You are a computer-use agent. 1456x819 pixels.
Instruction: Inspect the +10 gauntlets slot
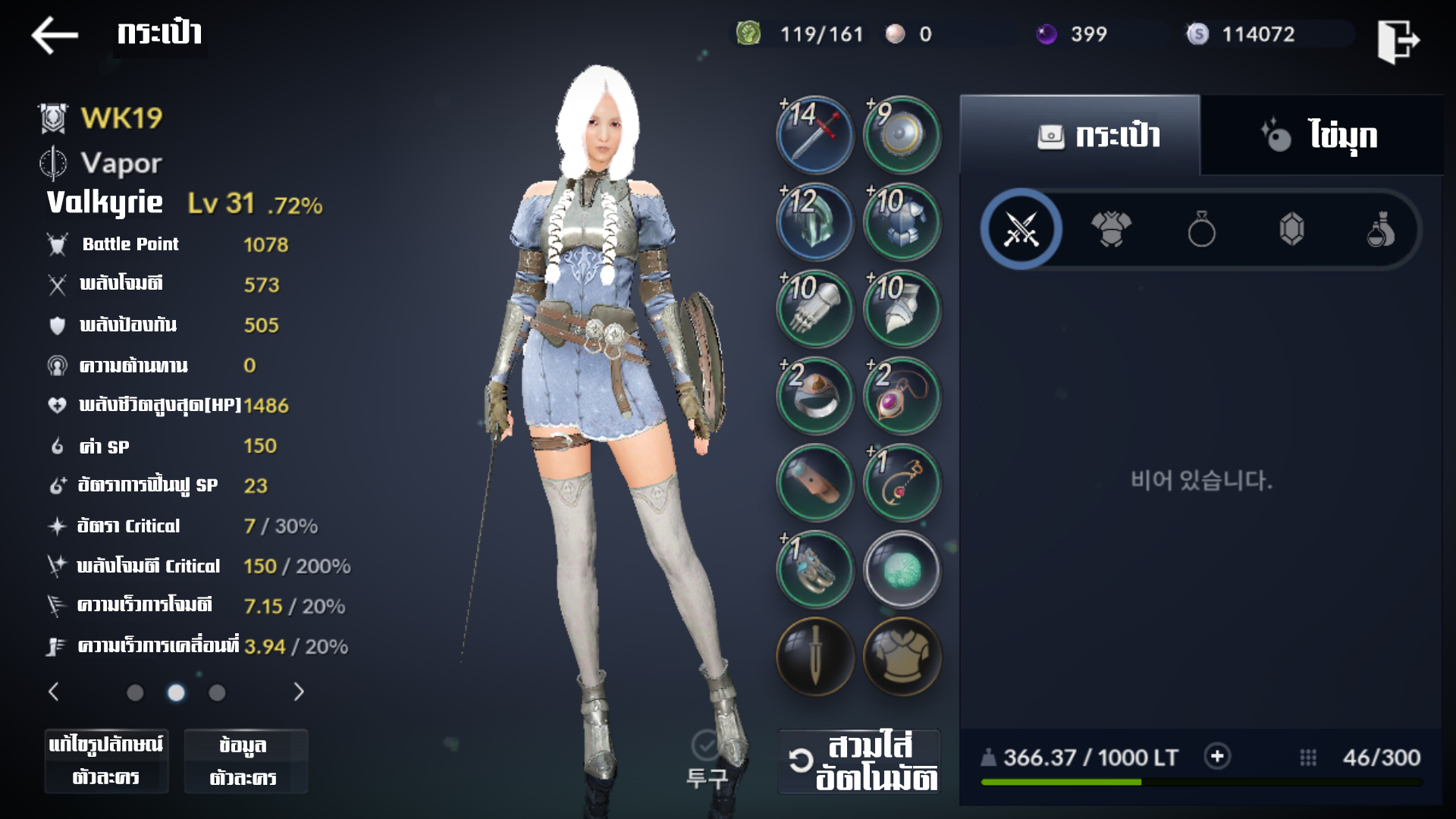[815, 309]
